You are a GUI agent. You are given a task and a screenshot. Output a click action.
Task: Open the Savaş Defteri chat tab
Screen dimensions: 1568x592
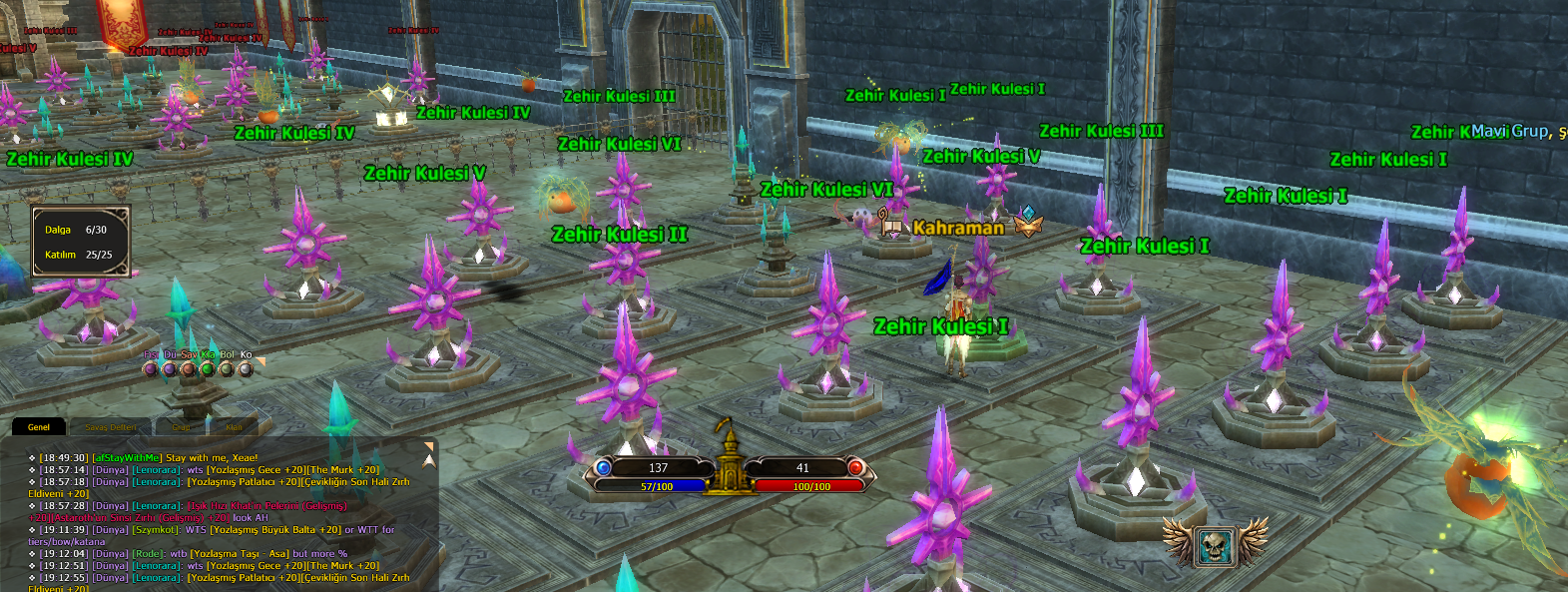pos(111,427)
